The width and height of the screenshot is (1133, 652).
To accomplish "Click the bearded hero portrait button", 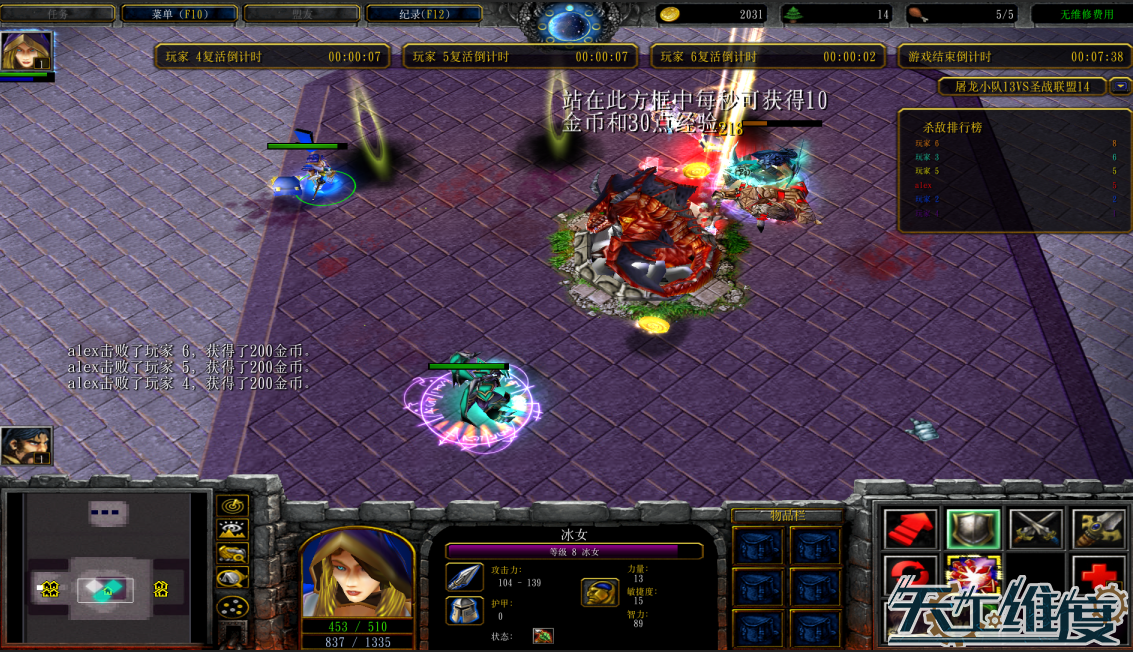I will click(x=26, y=446).
